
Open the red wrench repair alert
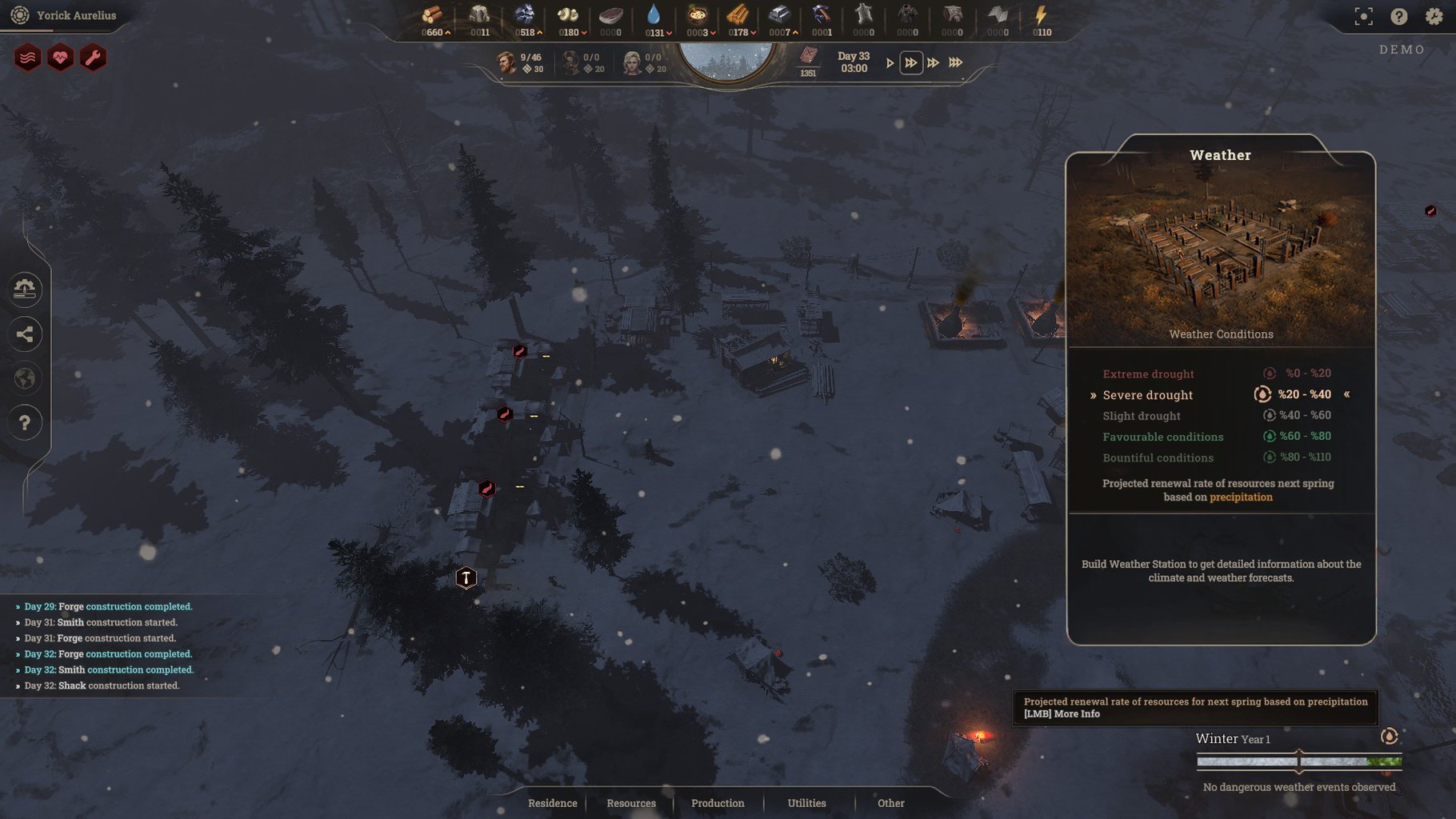click(x=93, y=58)
